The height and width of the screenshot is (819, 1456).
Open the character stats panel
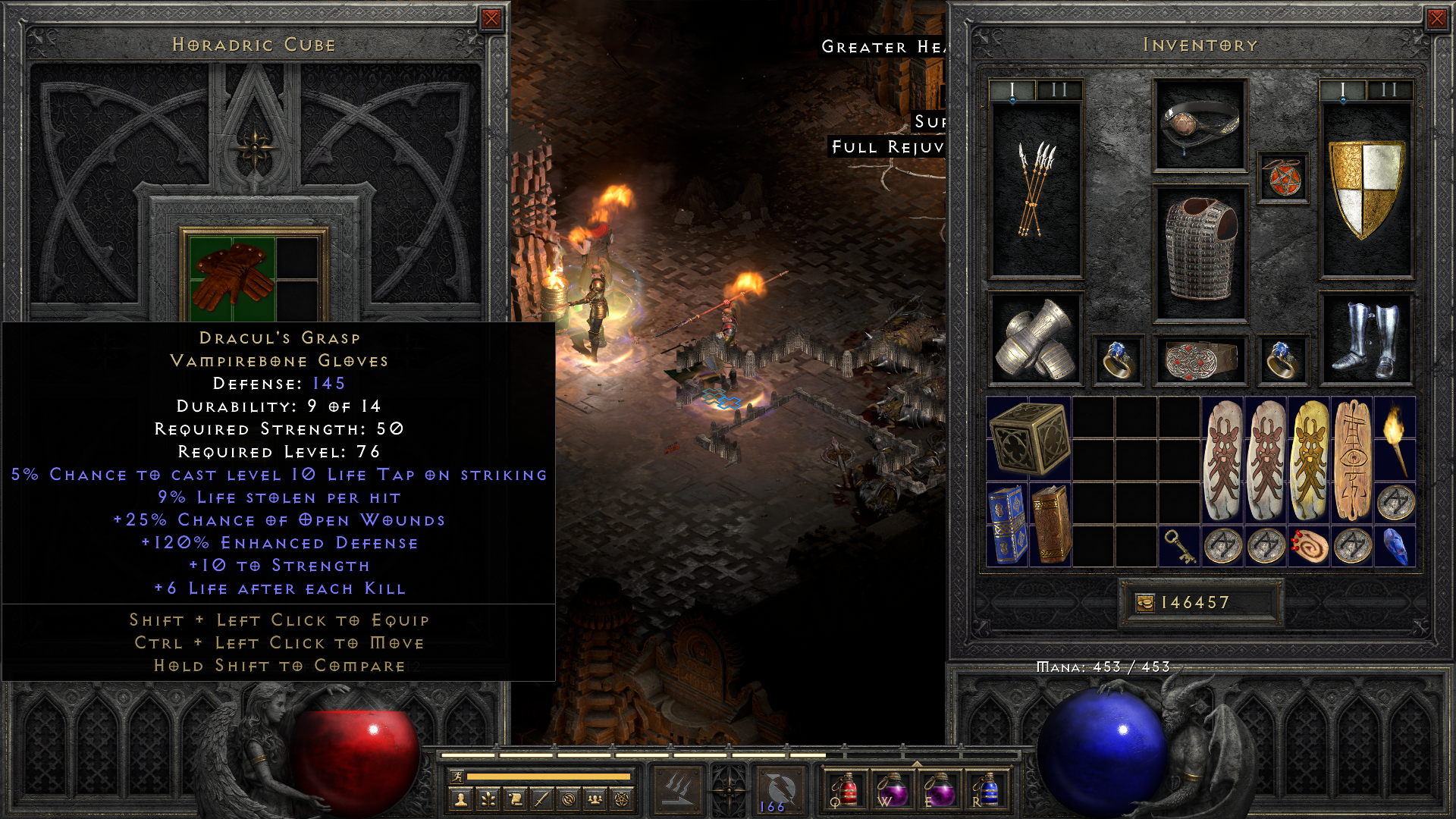pyautogui.click(x=460, y=801)
